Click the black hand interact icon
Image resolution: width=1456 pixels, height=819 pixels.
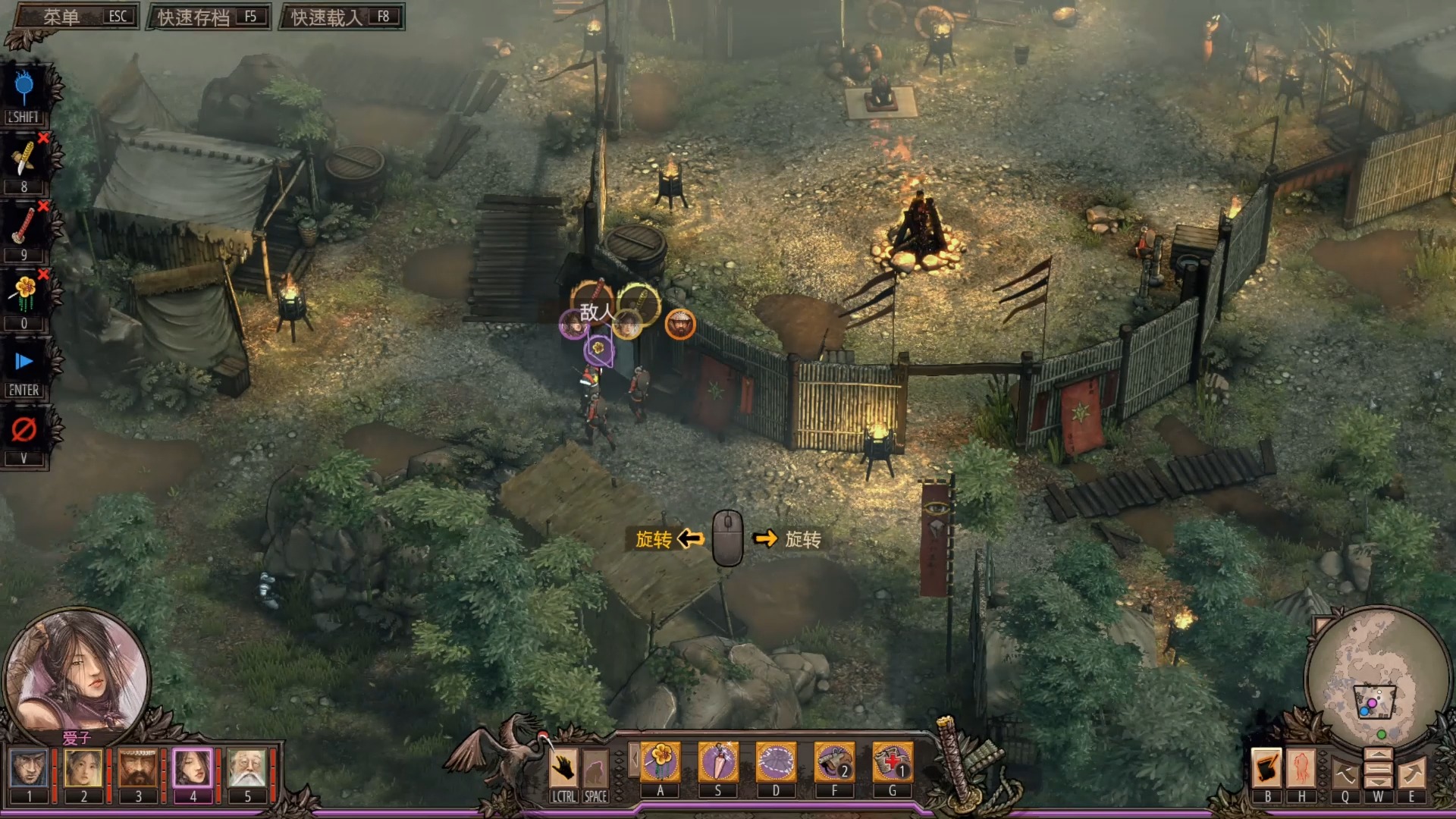[x=563, y=768]
